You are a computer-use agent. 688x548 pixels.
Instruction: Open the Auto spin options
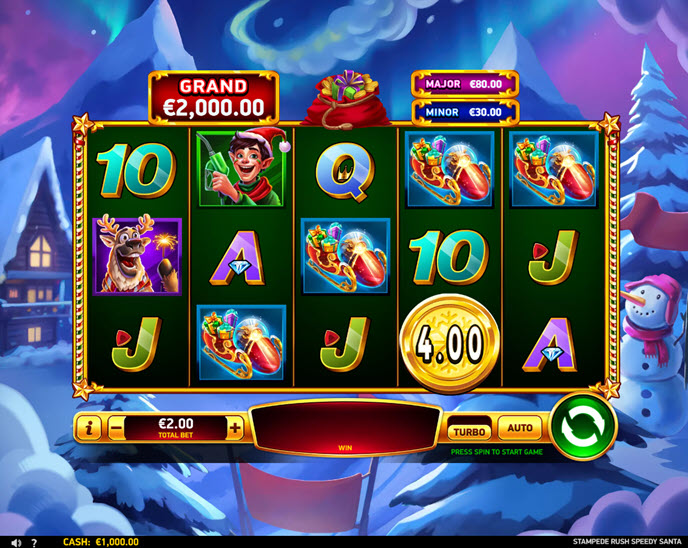tap(520, 428)
